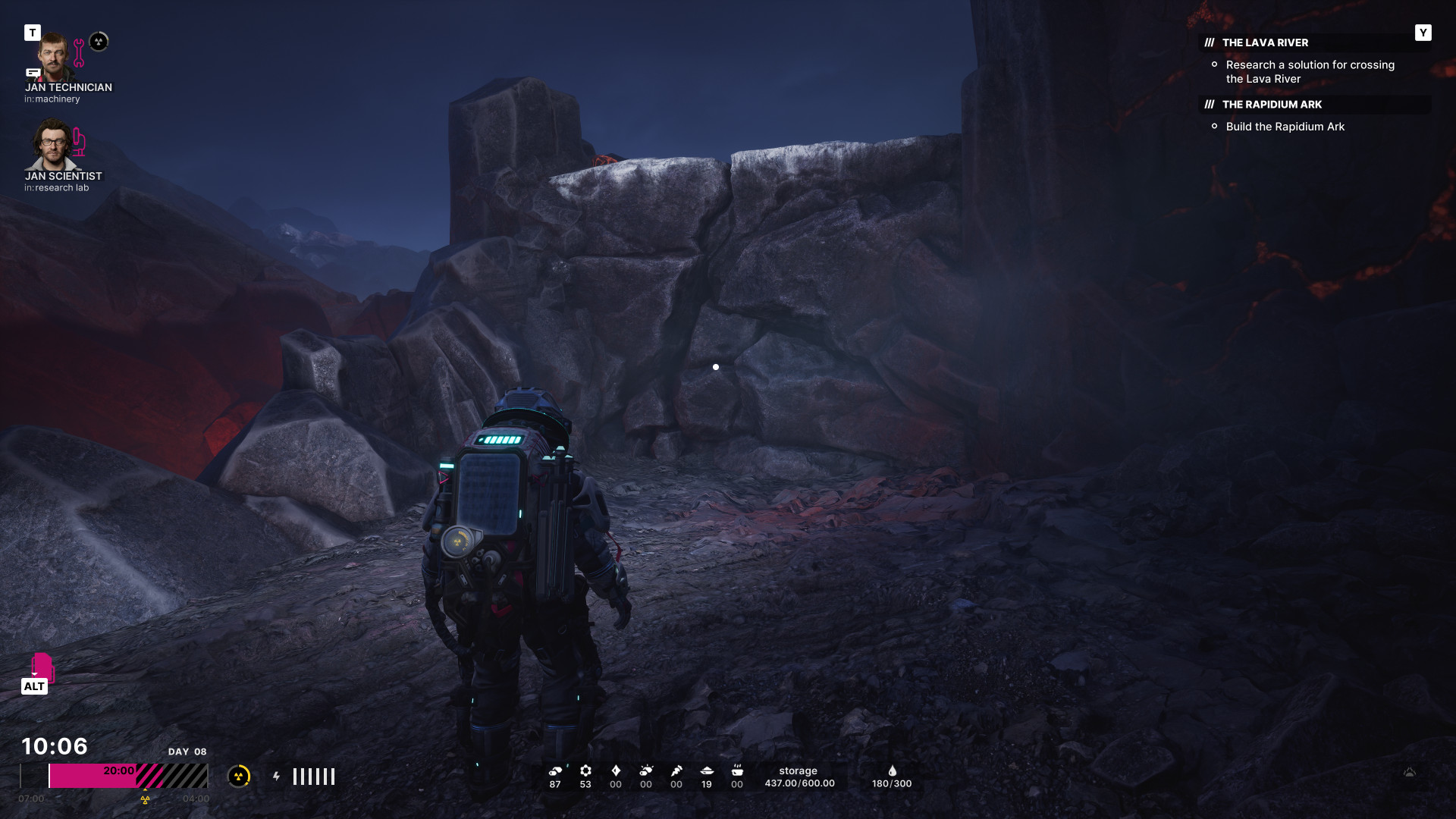Click the yellow radiation gauge icon
The height and width of the screenshot is (819, 1456).
(x=239, y=776)
